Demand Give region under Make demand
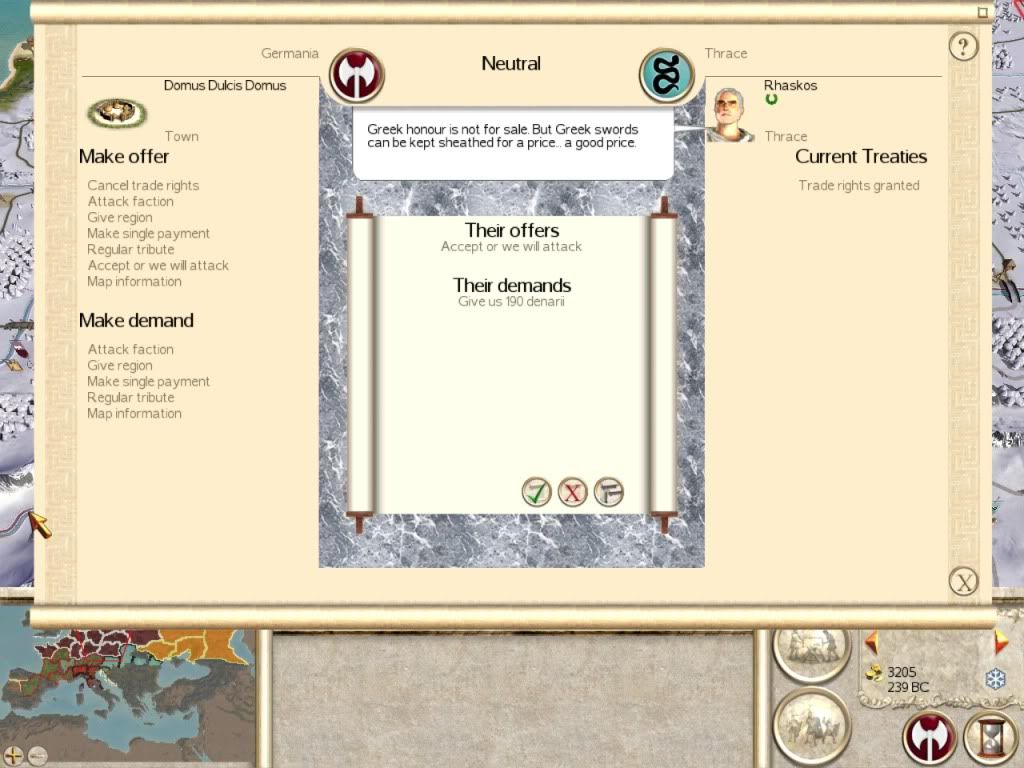Viewport: 1024px width, 768px height. [120, 365]
